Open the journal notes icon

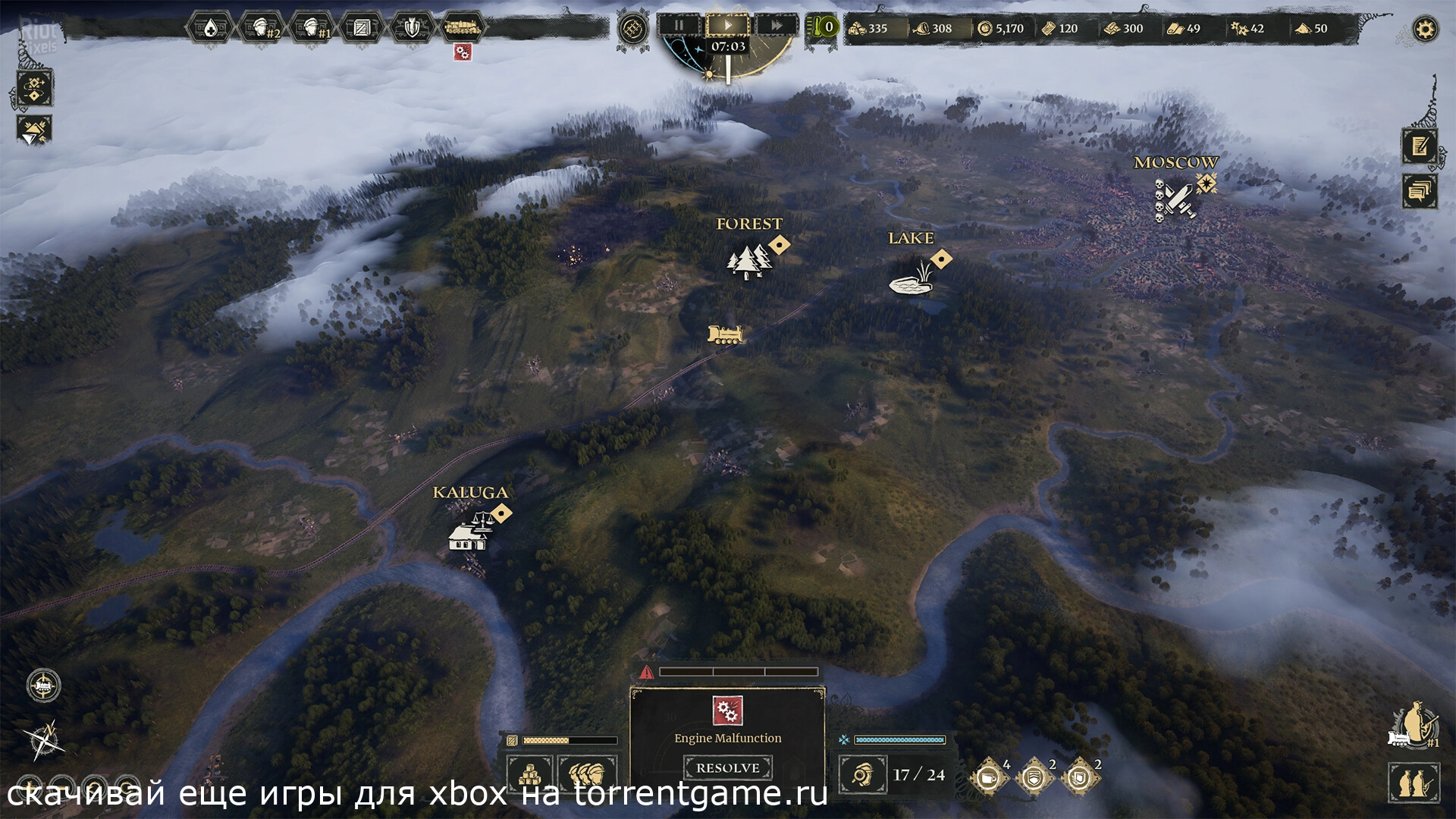pyautogui.click(x=1419, y=145)
